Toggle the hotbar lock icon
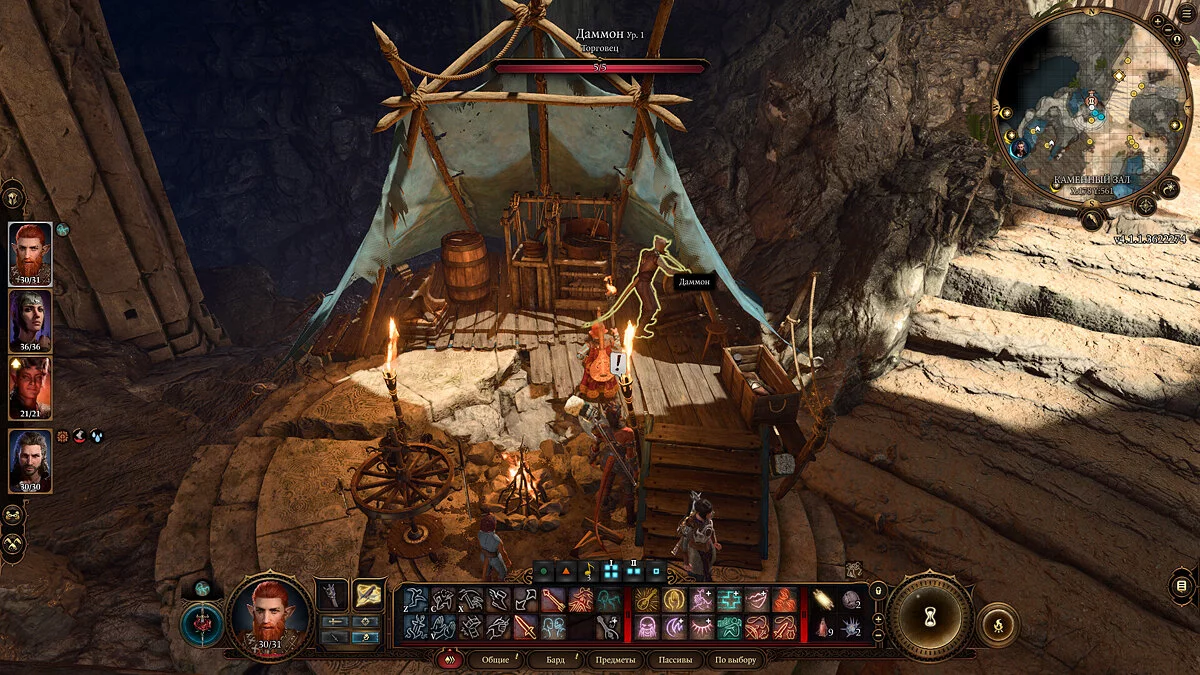The image size is (1200, 675). 878,590
